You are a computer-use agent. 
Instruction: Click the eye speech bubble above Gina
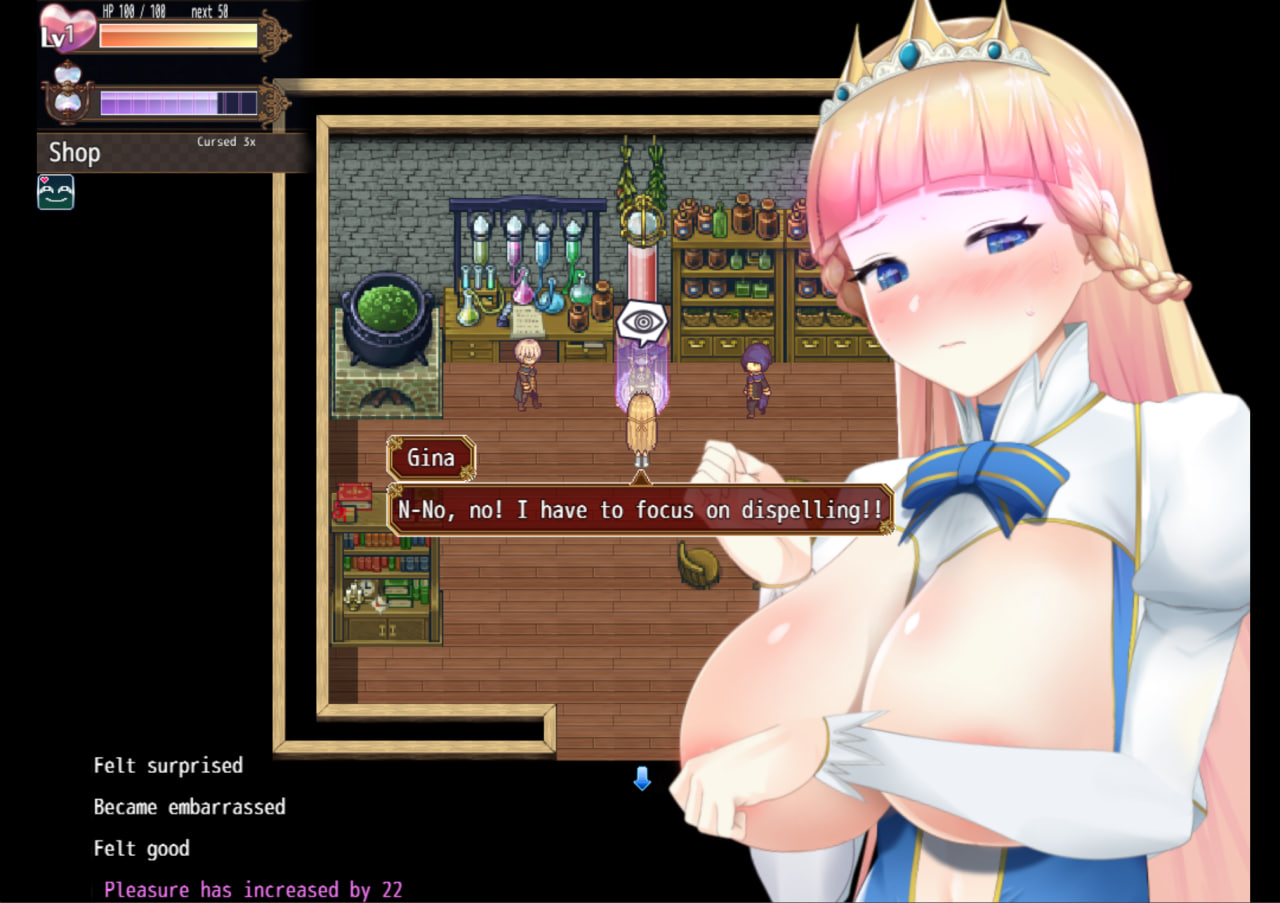pyautogui.click(x=642, y=320)
